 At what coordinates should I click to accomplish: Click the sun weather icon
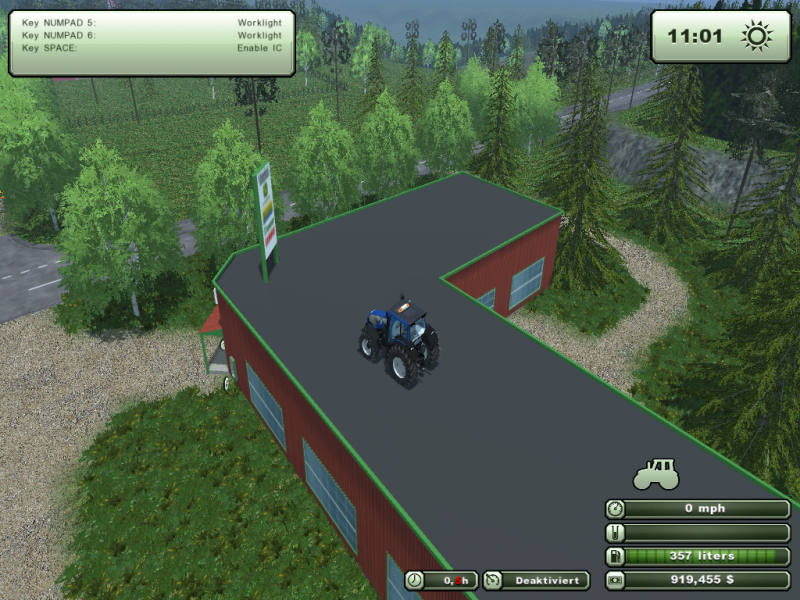pos(756,37)
